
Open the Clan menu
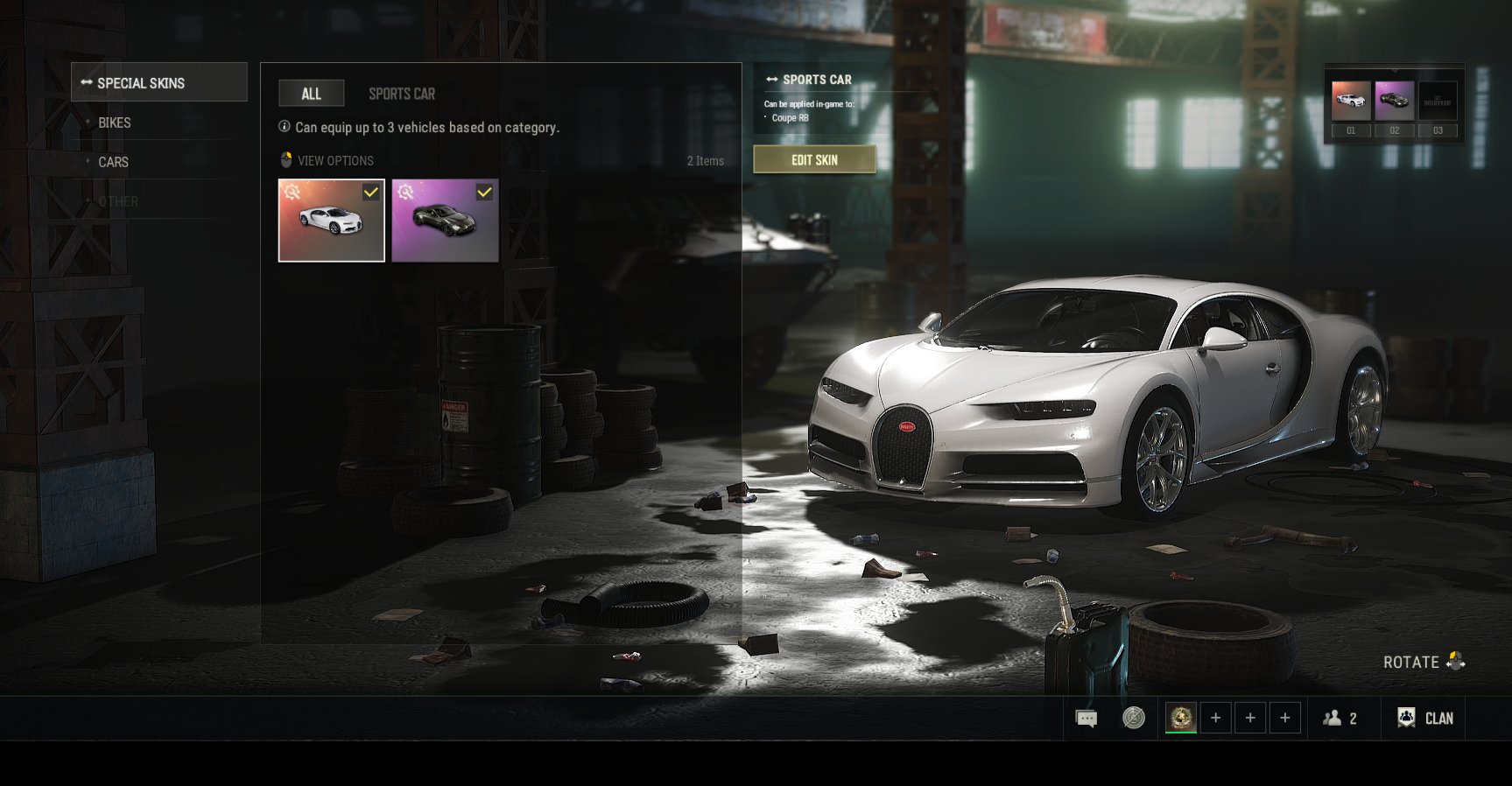[1424, 719]
